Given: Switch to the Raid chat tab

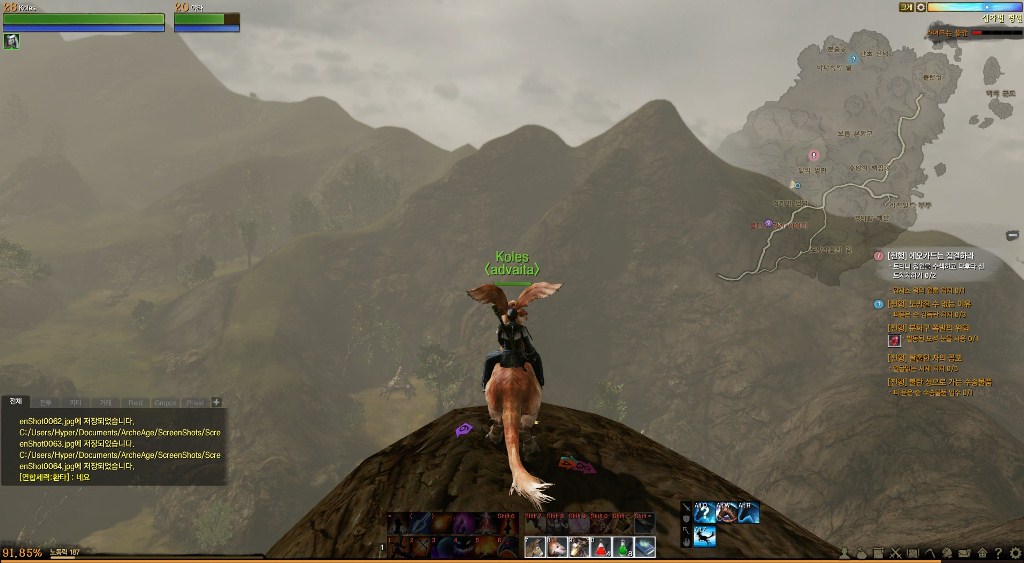Looking at the screenshot, I should click(136, 402).
